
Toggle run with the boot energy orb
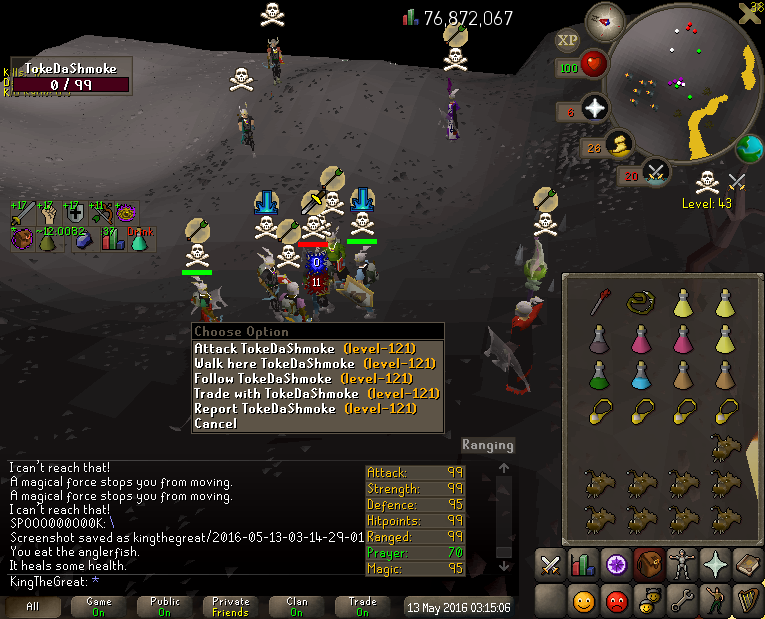(x=620, y=147)
